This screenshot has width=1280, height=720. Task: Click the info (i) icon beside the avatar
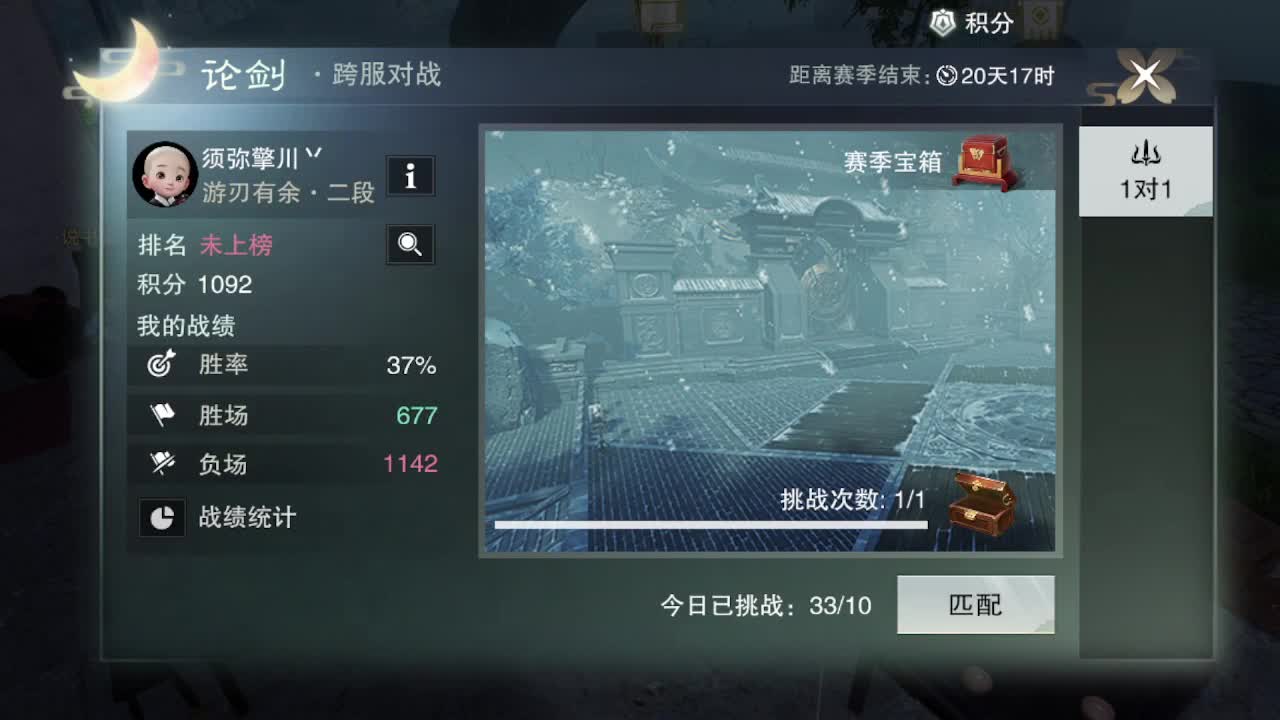[x=410, y=176]
